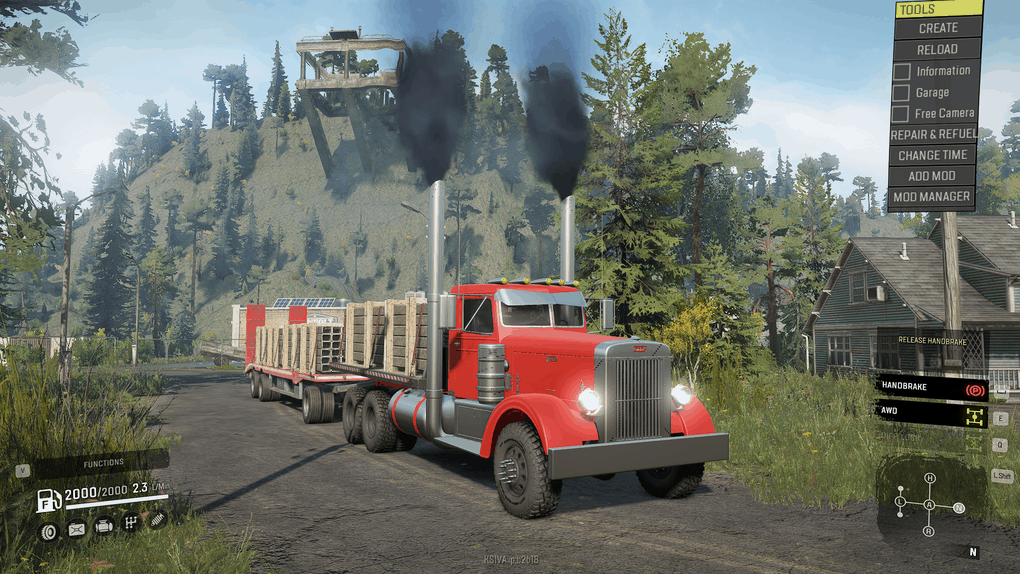Click the tire status icon
The image size is (1020, 574).
pyautogui.click(x=48, y=531)
